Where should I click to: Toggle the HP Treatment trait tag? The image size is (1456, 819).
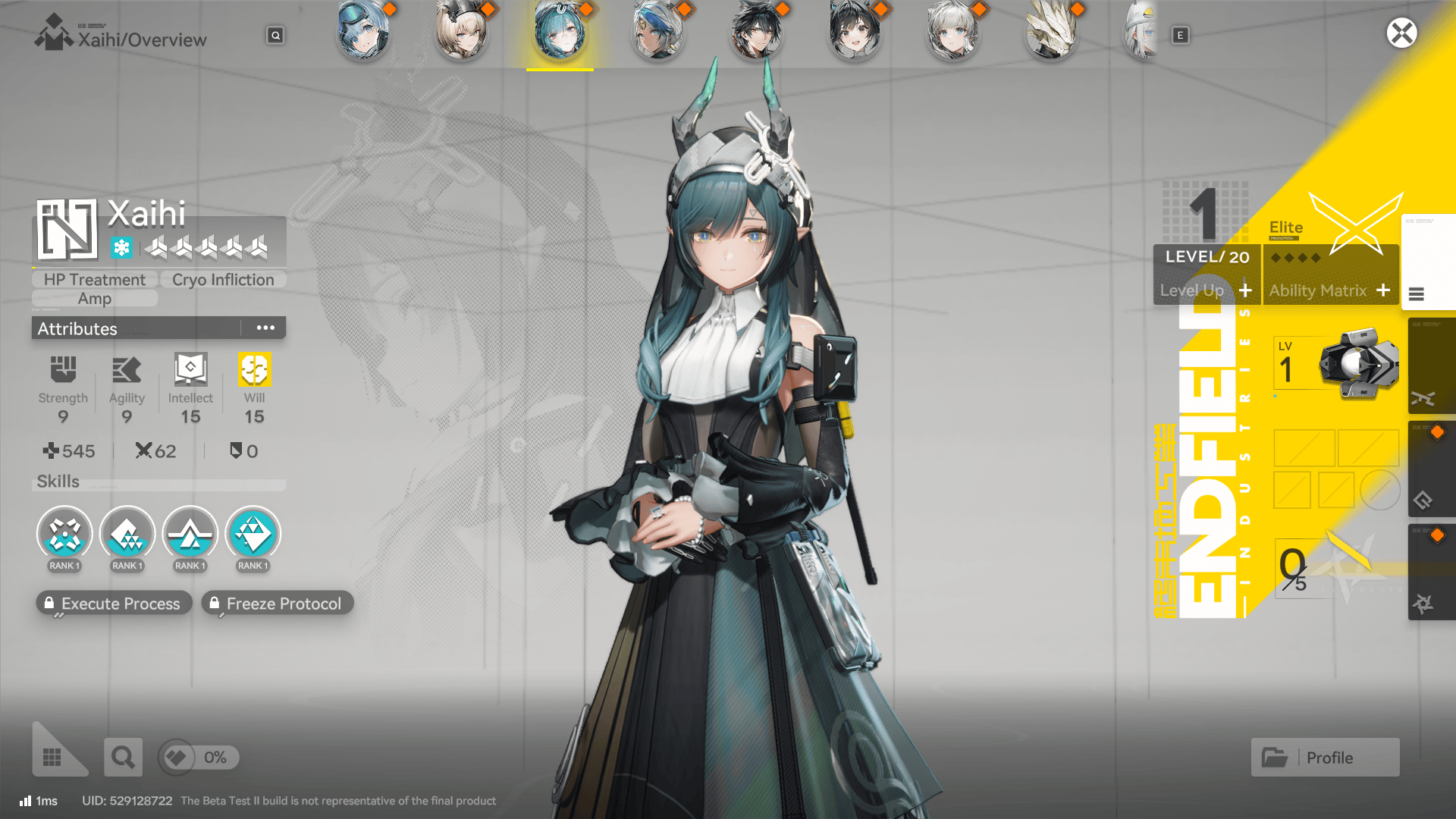coord(94,279)
